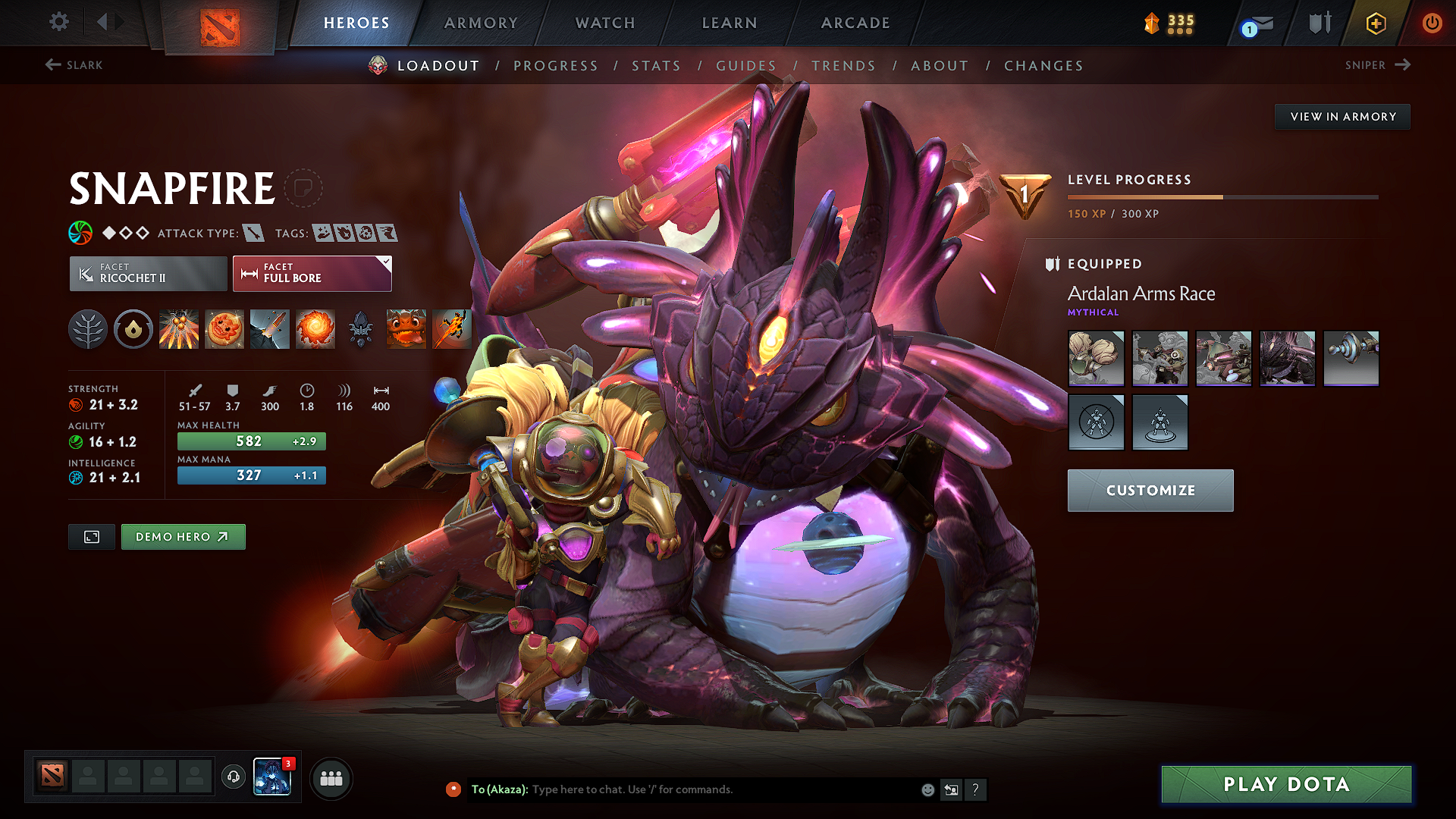
Task: Open the ARMORY menu
Action: point(481,23)
